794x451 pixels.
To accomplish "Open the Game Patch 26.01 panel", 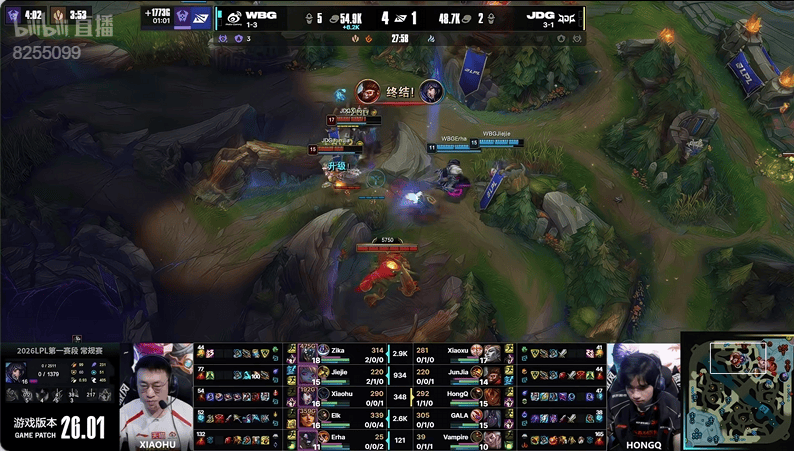I will point(58,429).
